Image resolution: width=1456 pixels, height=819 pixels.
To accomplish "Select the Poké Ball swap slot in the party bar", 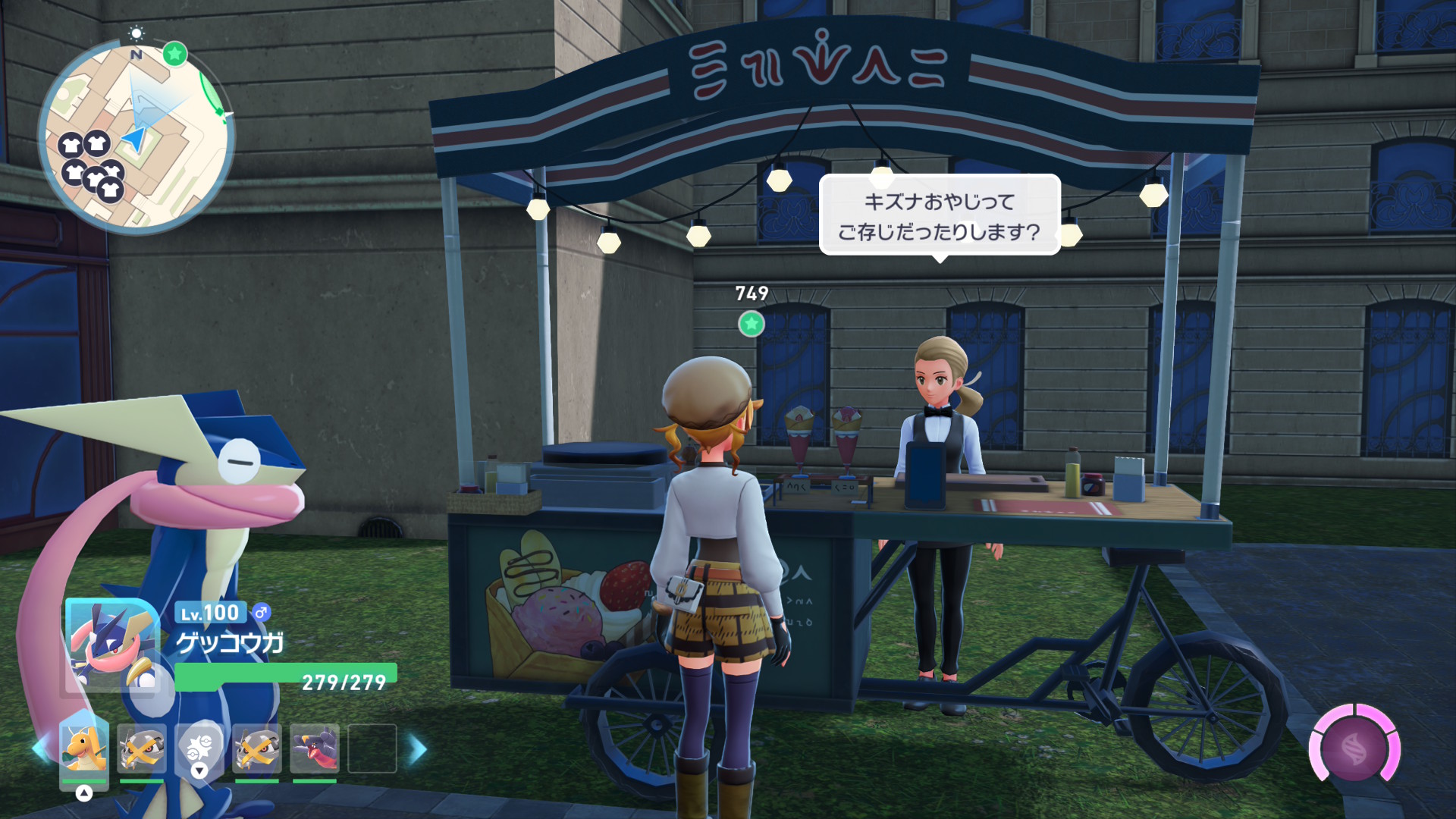I will [x=199, y=748].
